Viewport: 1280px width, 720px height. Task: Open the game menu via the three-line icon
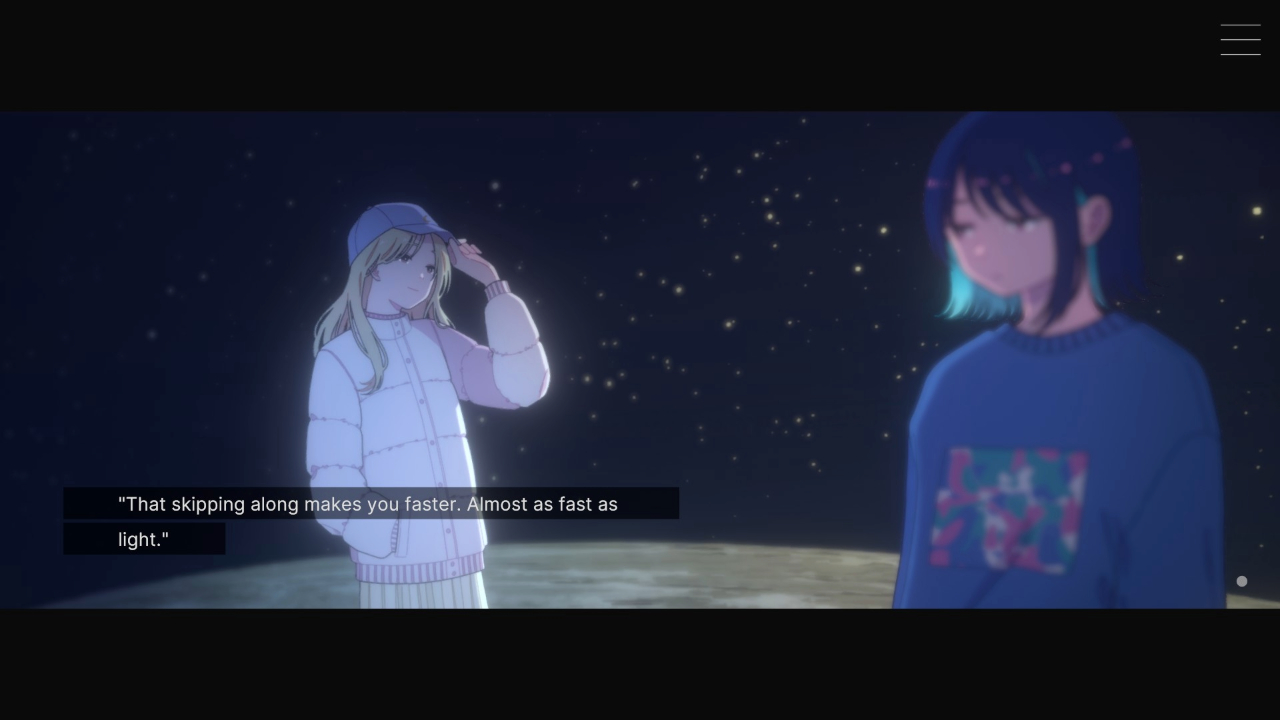1240,39
